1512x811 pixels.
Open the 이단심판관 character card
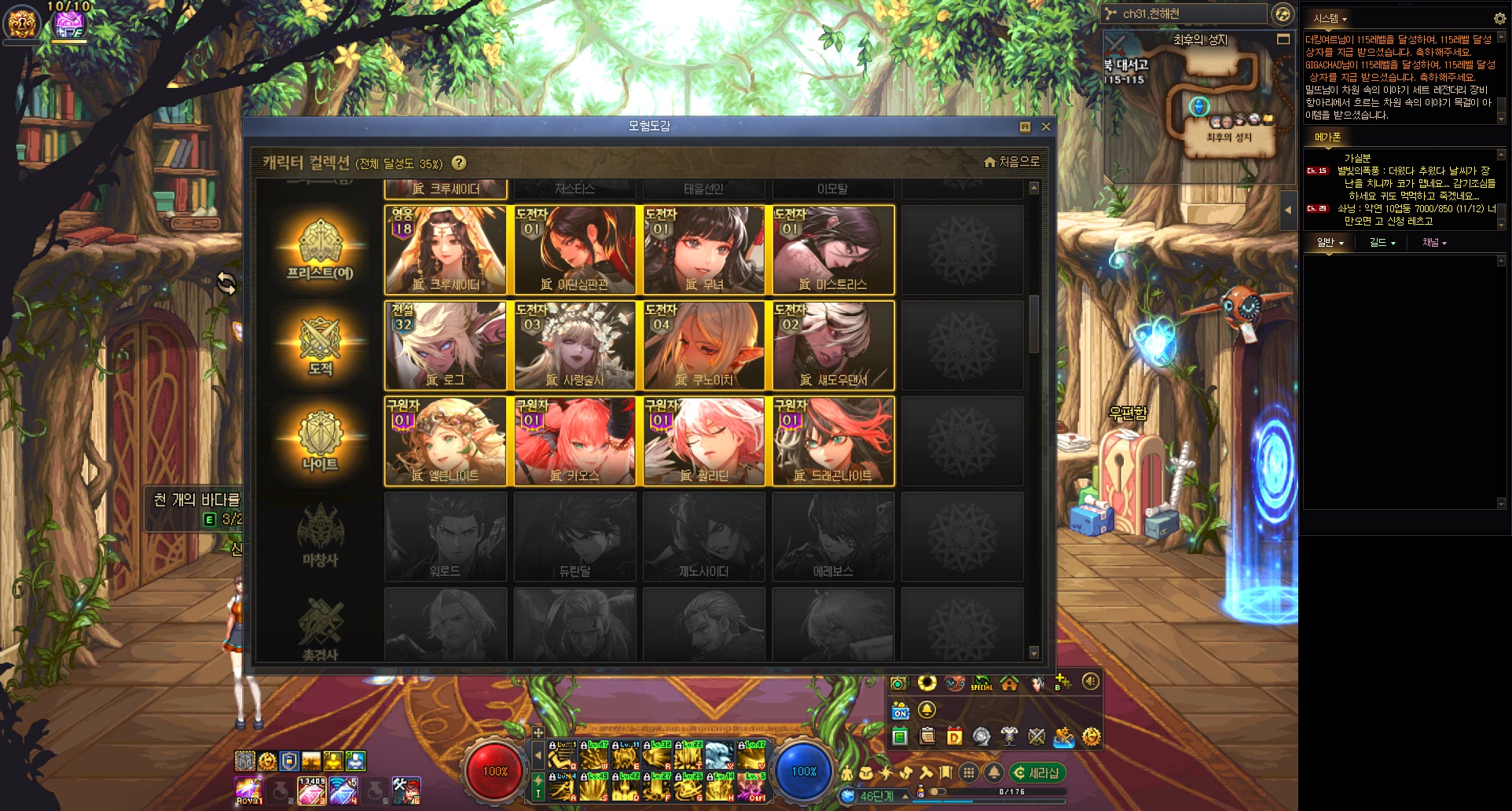pos(574,250)
